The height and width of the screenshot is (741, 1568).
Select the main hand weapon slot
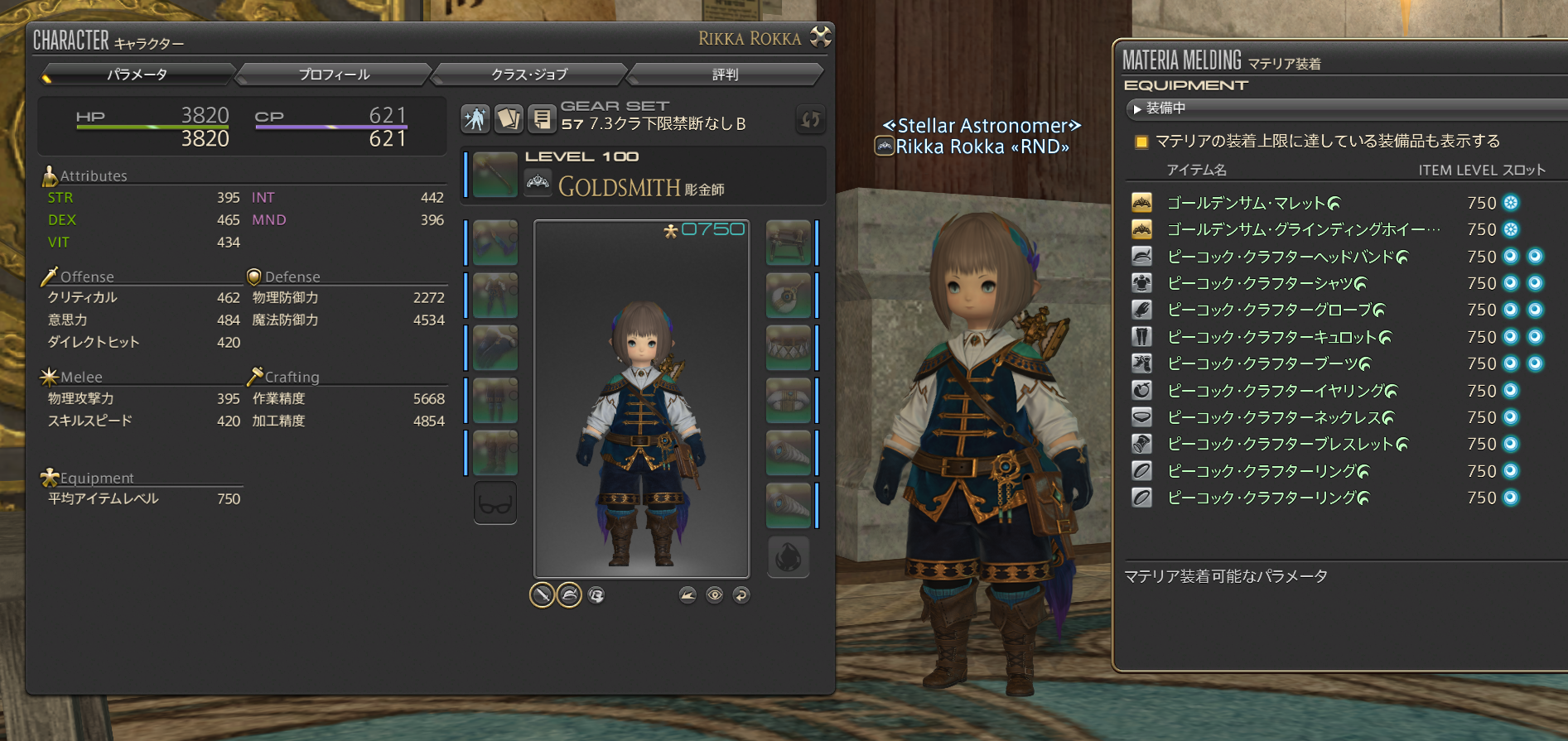tap(495, 175)
